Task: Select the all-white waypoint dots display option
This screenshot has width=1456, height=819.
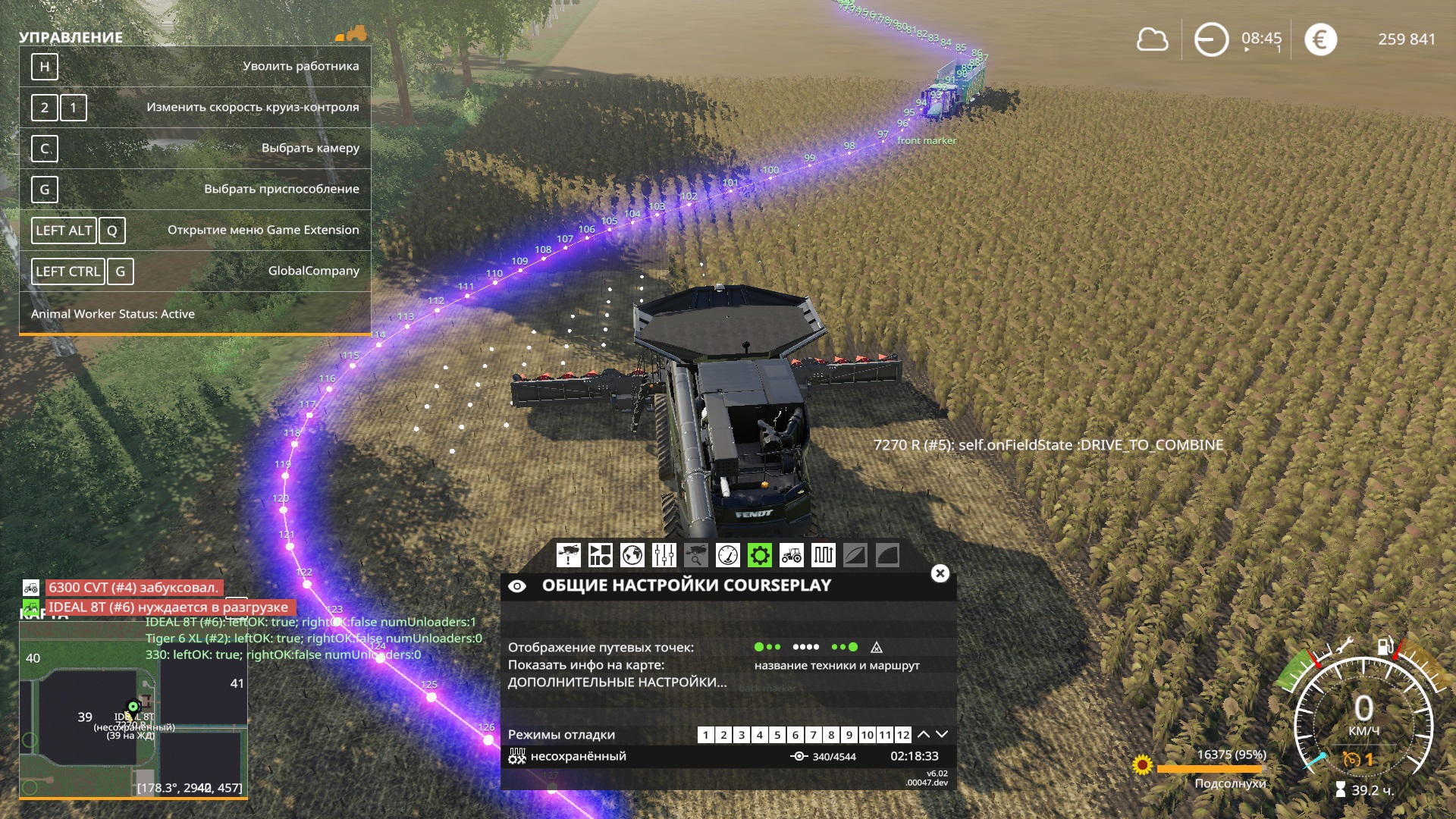Action: (805, 647)
